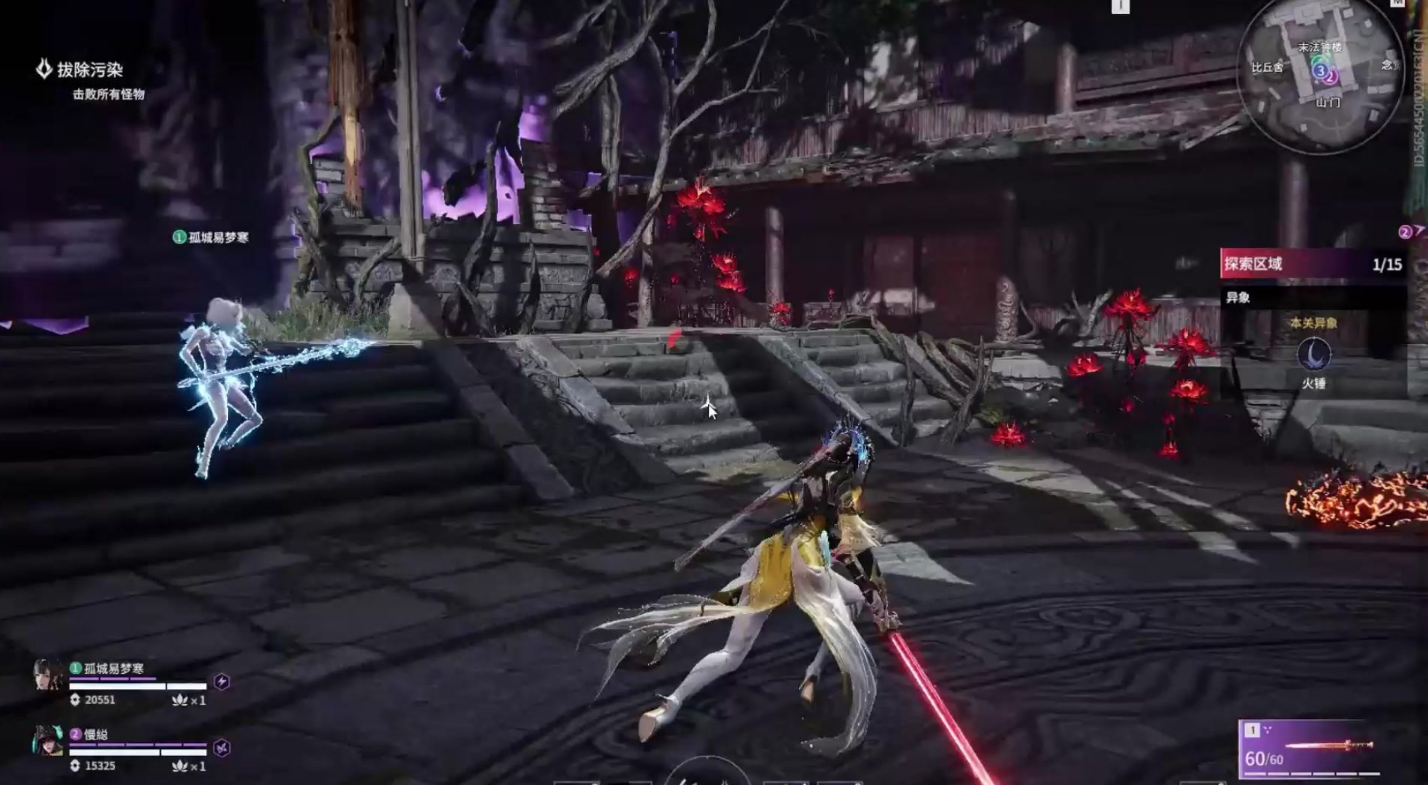Click player 慢鲐's portrait

[48, 741]
